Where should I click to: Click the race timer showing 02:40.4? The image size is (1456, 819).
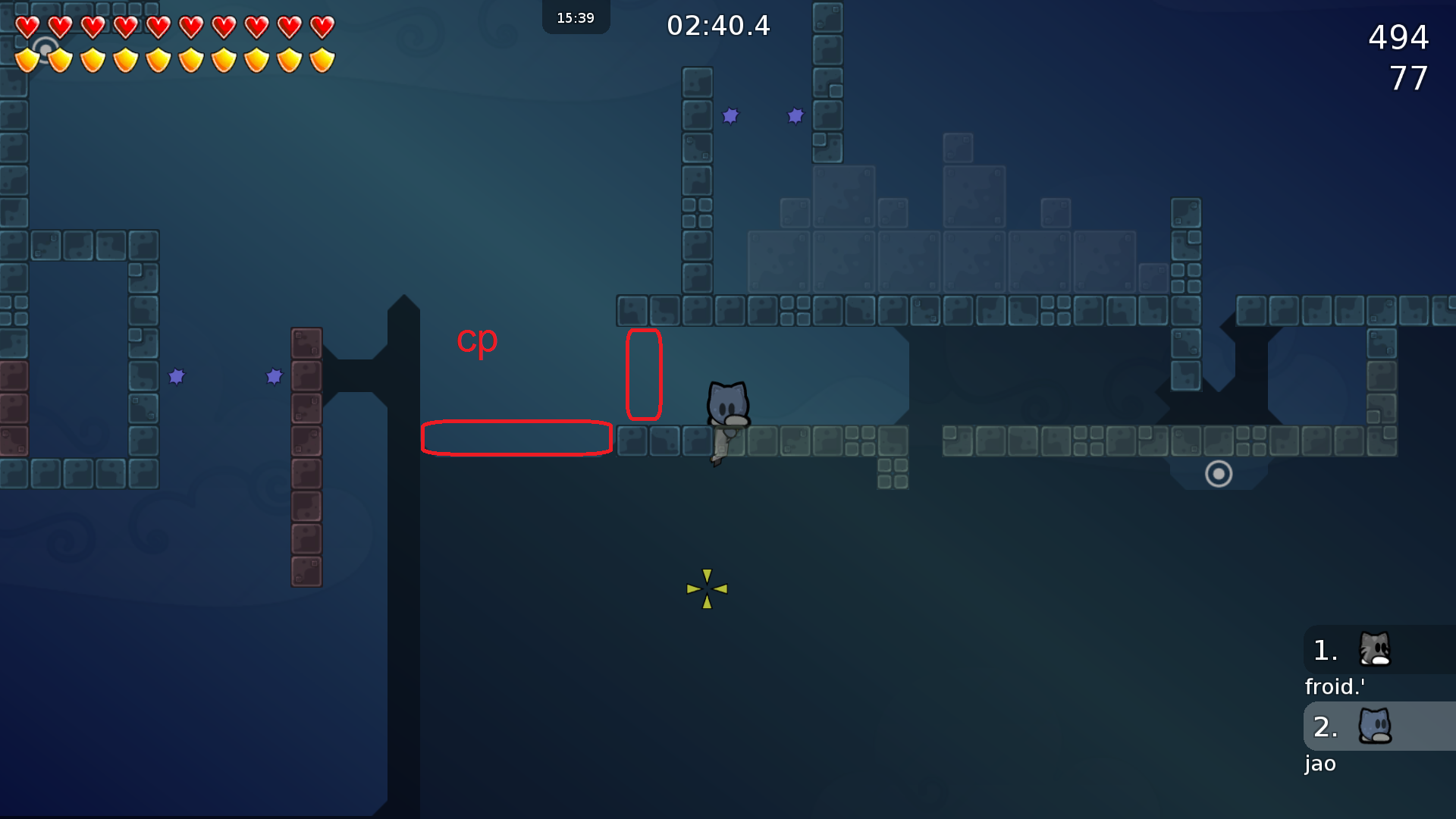[x=717, y=25]
